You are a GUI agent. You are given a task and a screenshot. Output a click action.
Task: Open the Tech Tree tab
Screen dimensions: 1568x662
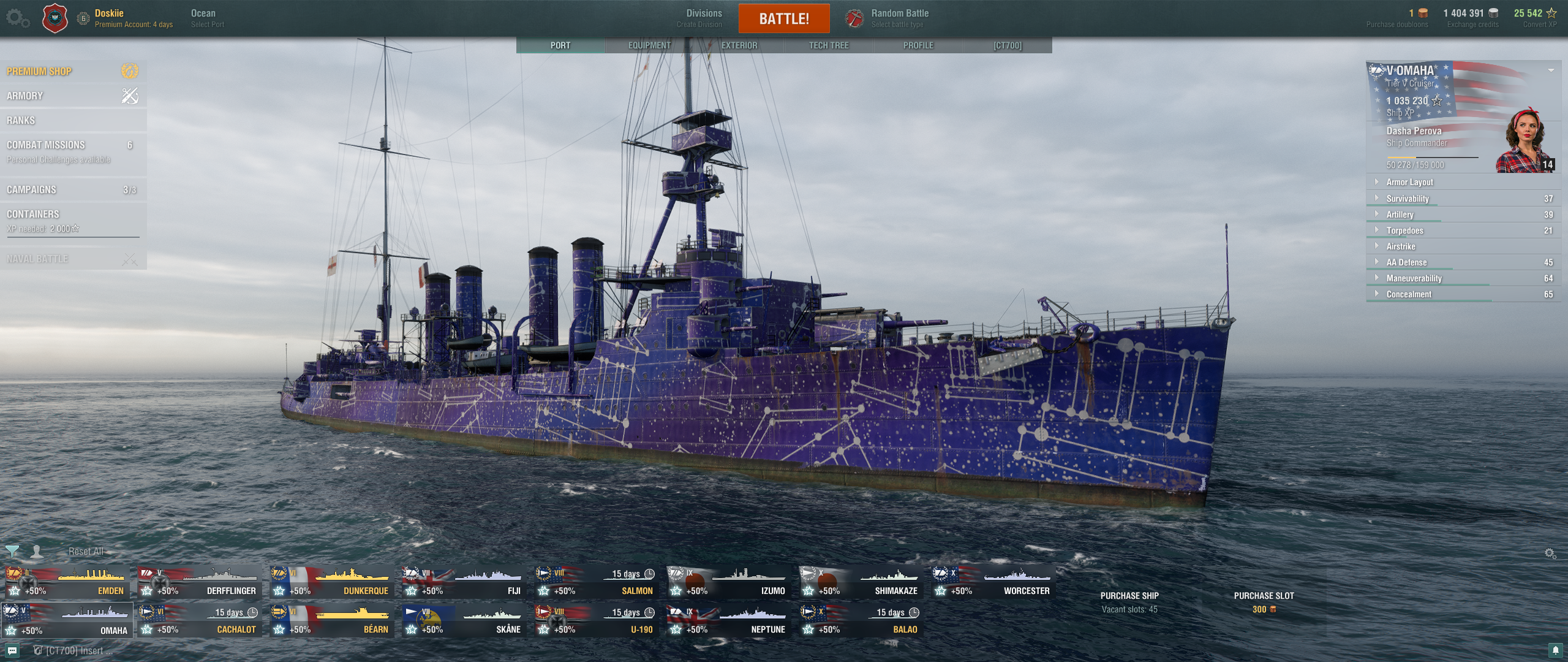(828, 45)
